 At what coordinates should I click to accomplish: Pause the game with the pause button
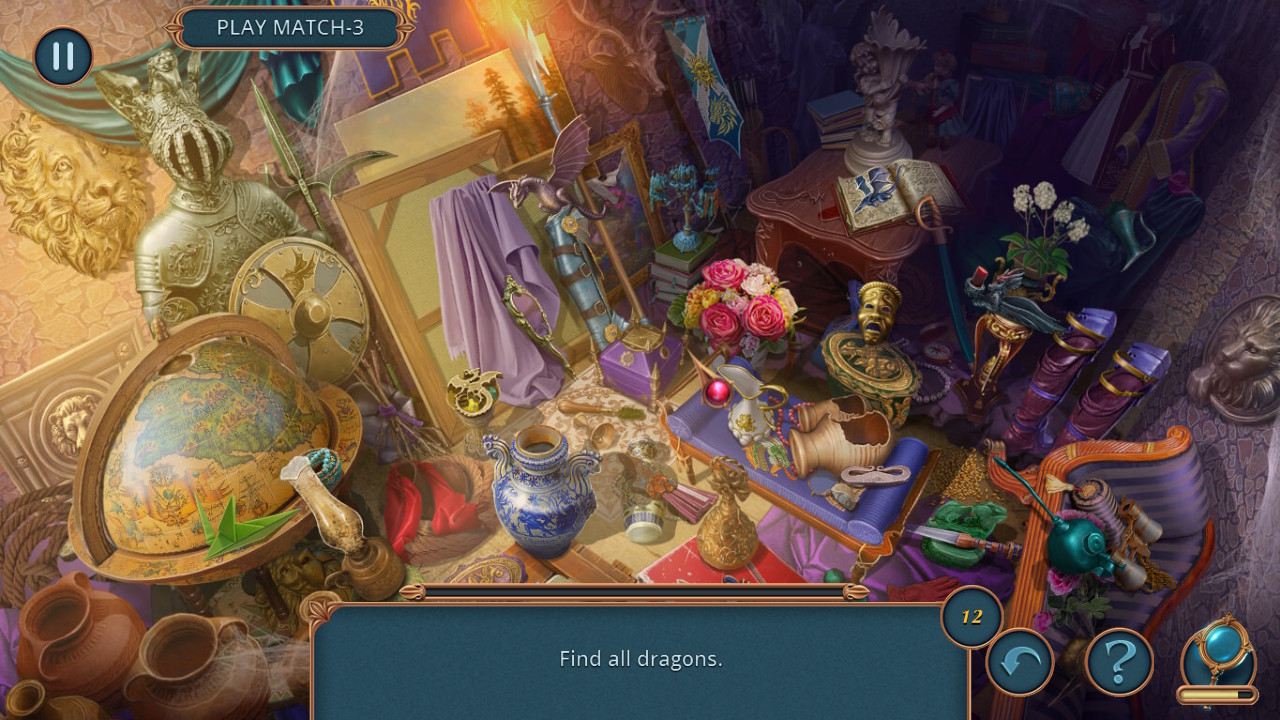tap(63, 56)
